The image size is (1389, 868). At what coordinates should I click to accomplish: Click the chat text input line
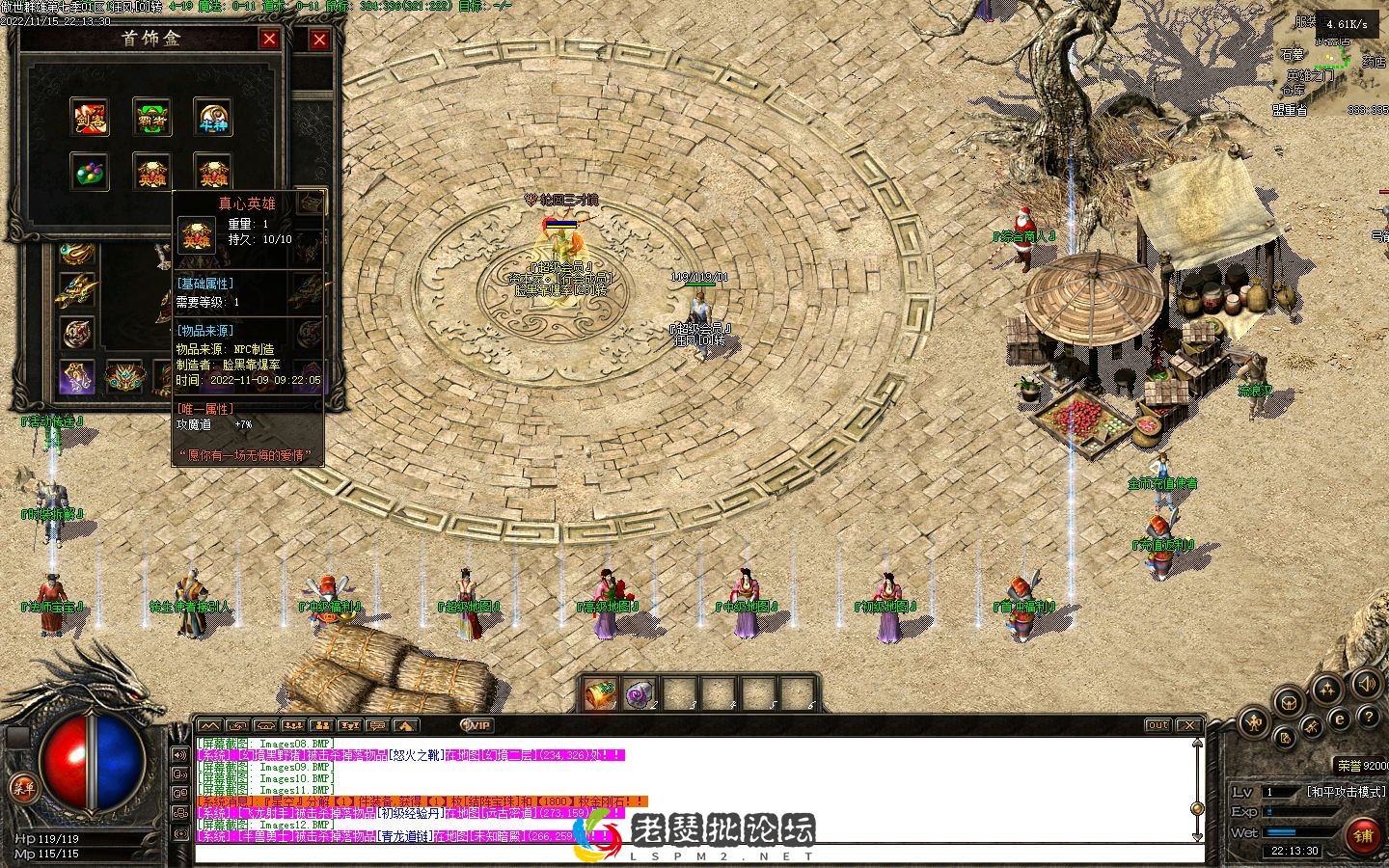pyautogui.click(x=675, y=853)
